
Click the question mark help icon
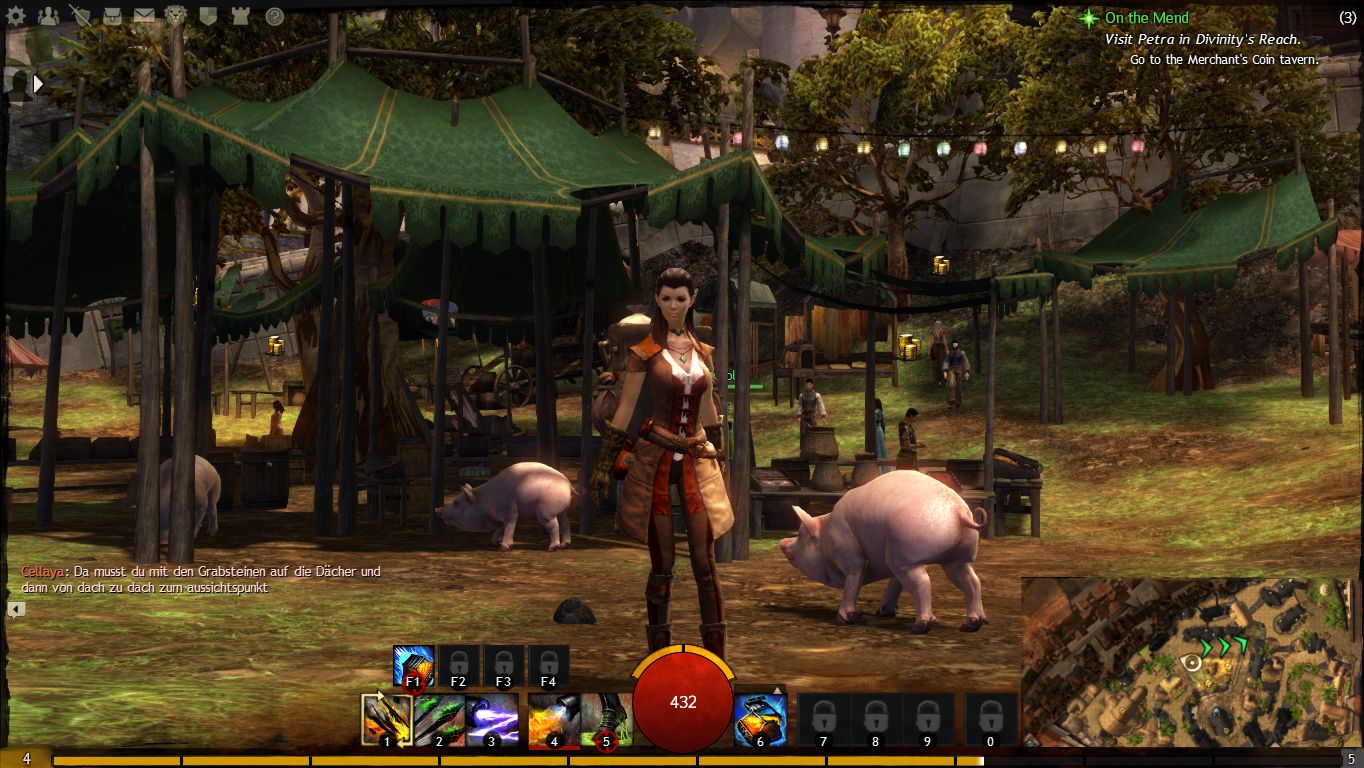(274, 16)
